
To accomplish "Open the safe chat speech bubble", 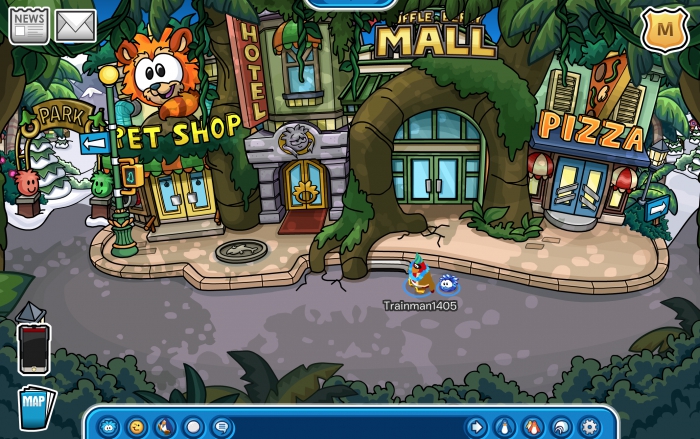I will click(x=221, y=427).
